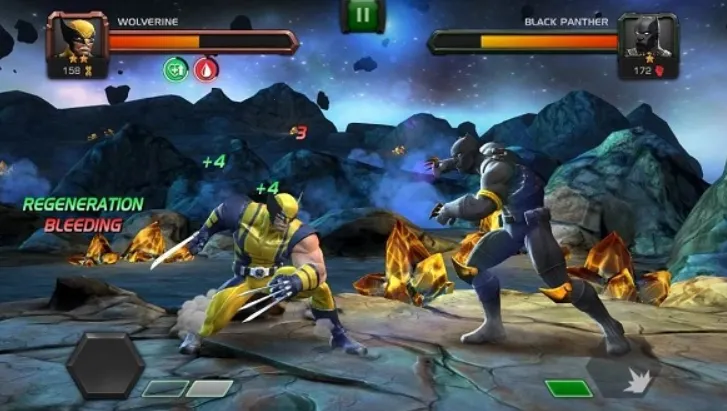Select the Black Panther opponent portrait
Viewport: 727px width, 411px height.
tap(645, 38)
